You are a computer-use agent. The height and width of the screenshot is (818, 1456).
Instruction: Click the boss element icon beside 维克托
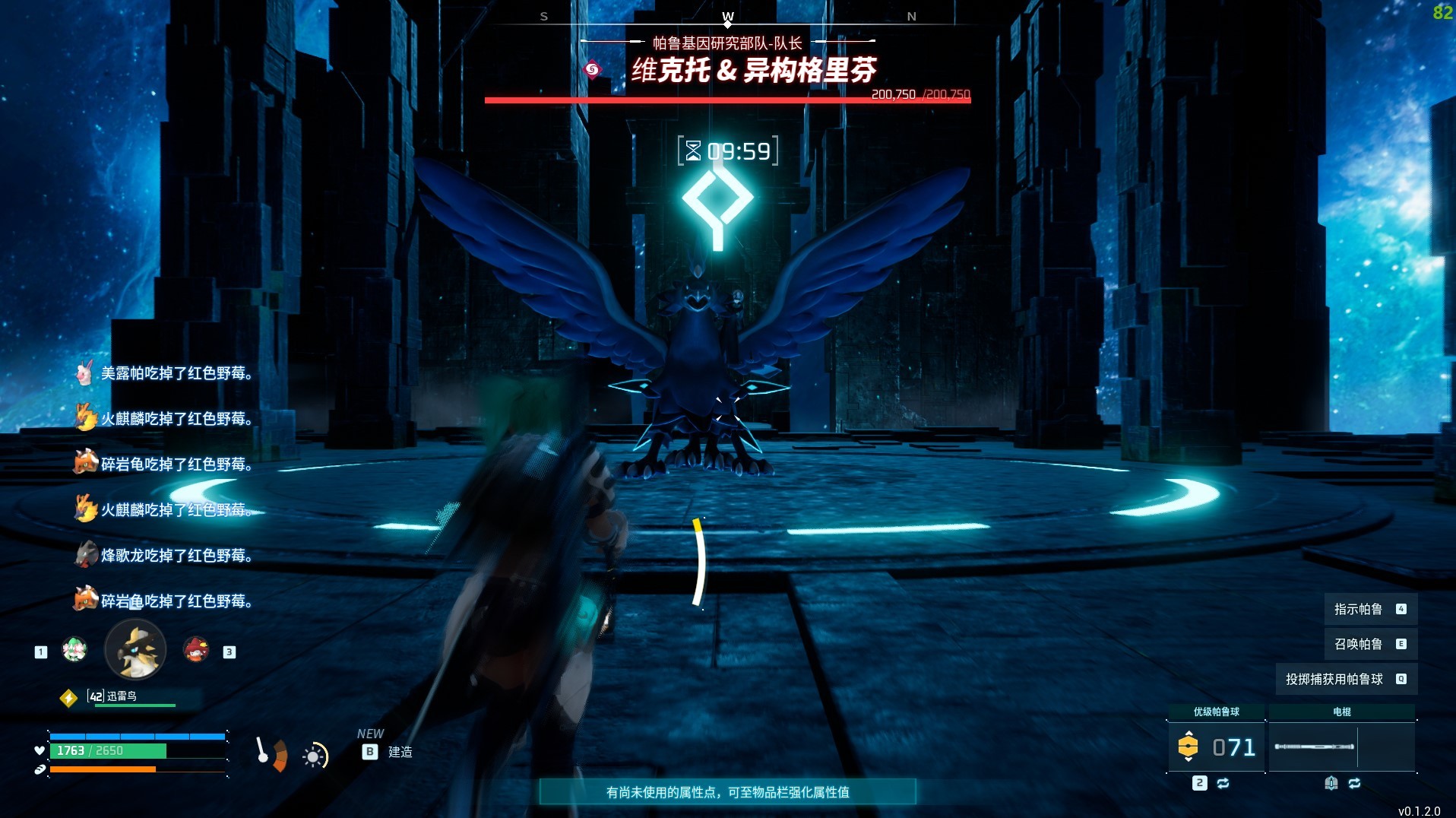click(x=592, y=70)
